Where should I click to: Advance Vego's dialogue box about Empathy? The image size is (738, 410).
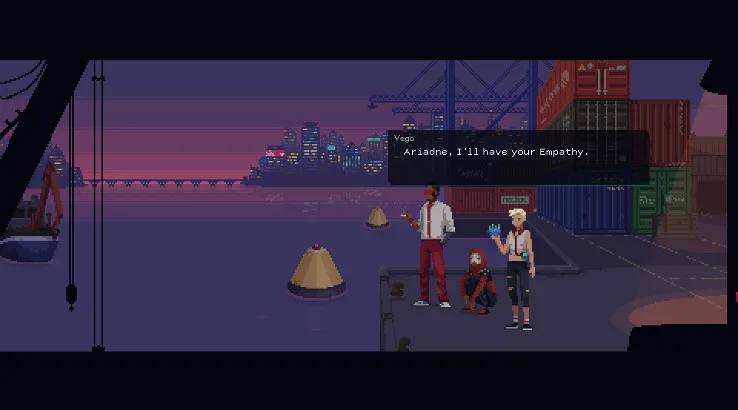[x=518, y=157]
